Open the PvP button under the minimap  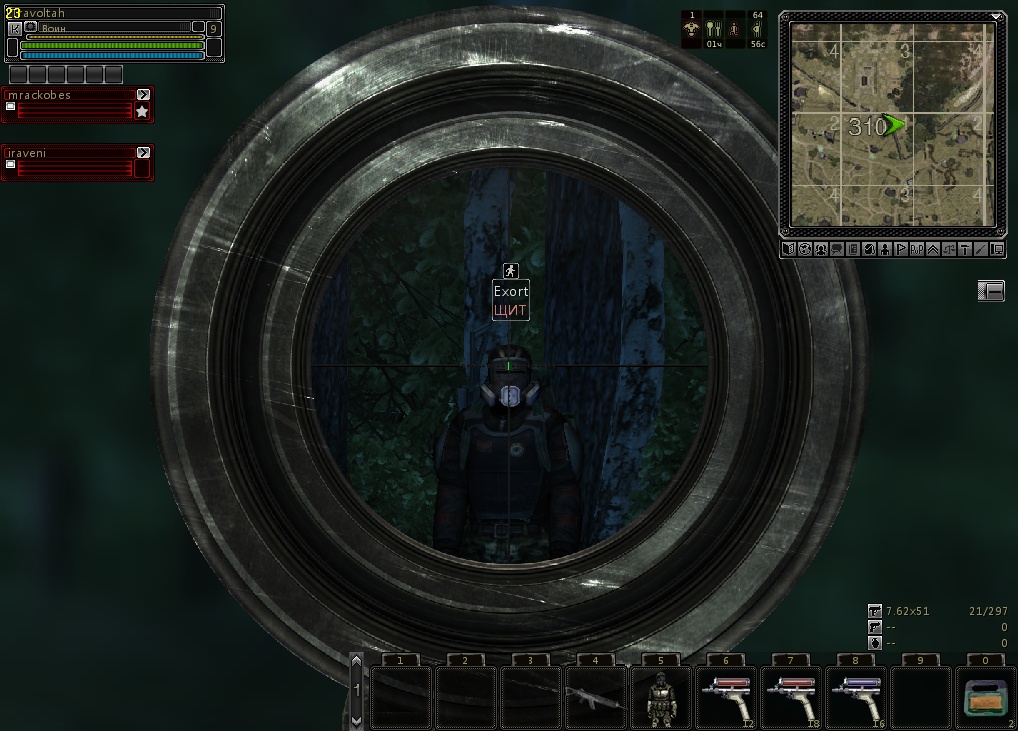pyautogui.click(x=917, y=249)
